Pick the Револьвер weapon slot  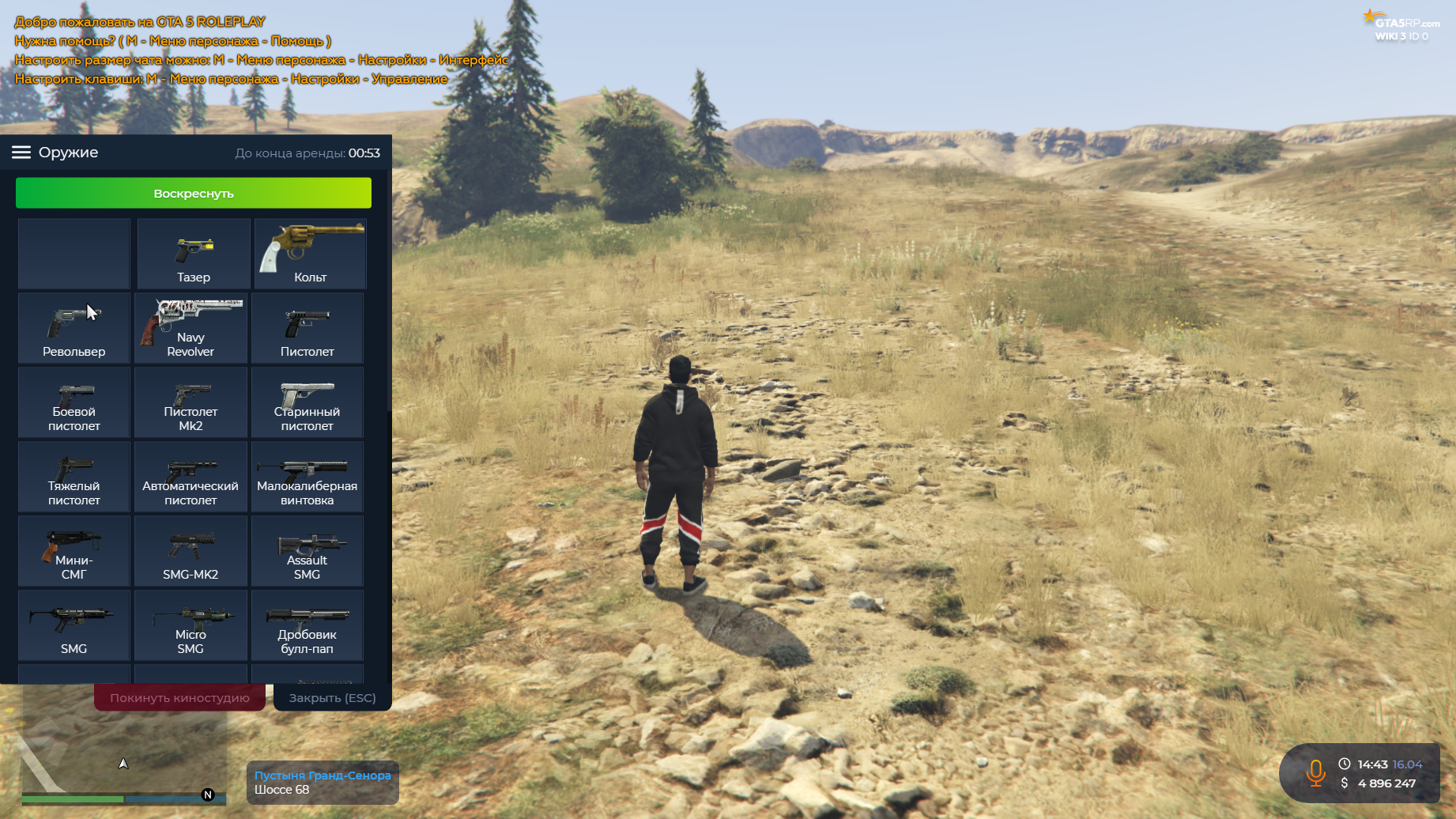point(74,329)
